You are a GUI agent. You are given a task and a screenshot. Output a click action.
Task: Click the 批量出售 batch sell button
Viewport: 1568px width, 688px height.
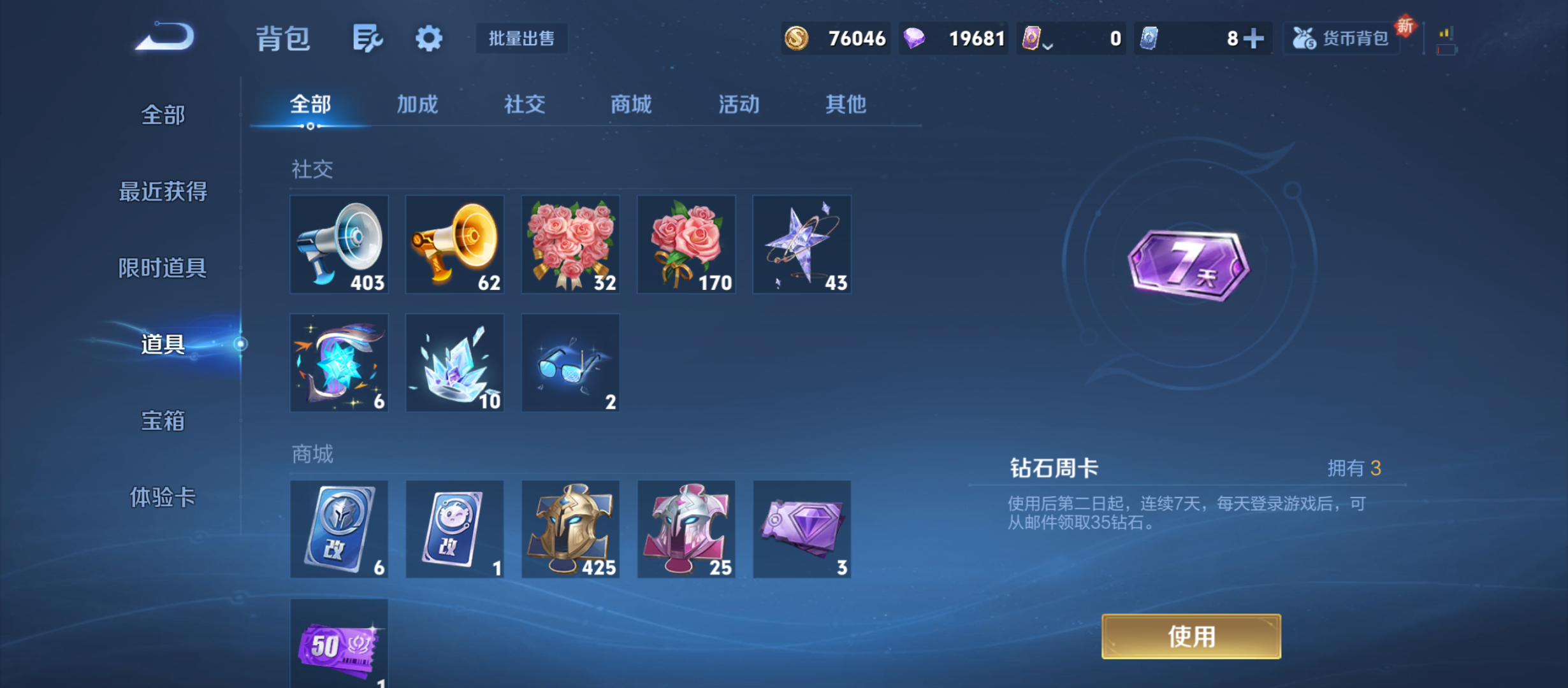(521, 38)
